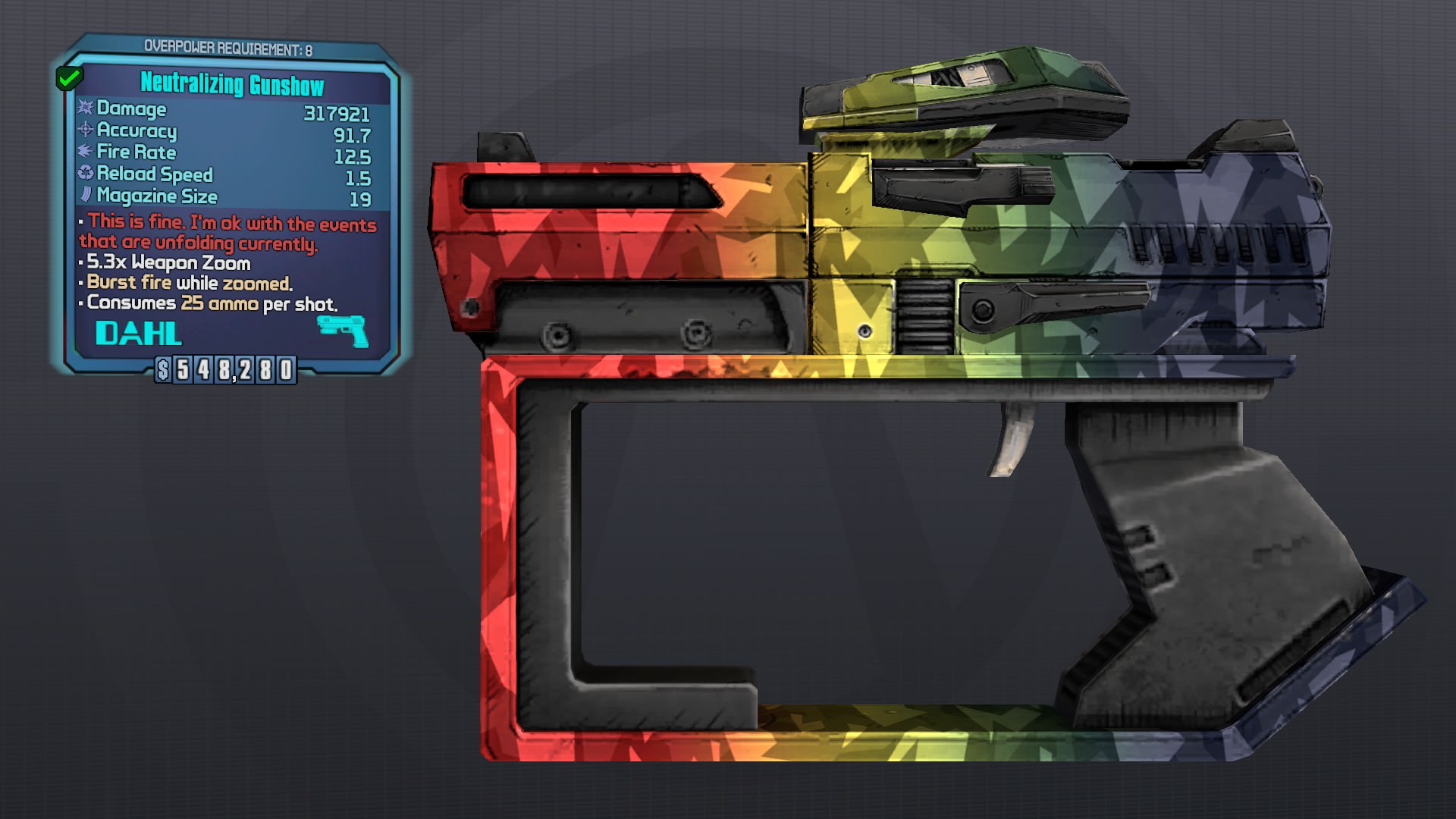Screen dimensions: 1456x819
Task: Click the dollar sign on the price tag
Action: point(163,371)
